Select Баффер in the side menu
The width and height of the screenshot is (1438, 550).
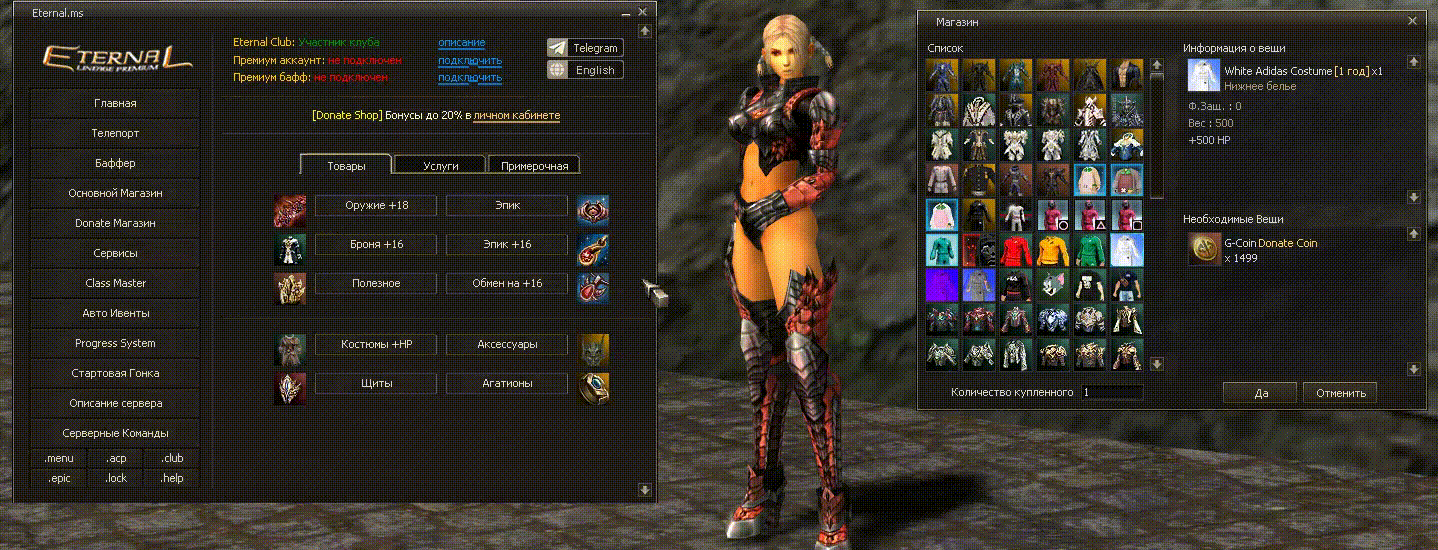coord(115,163)
